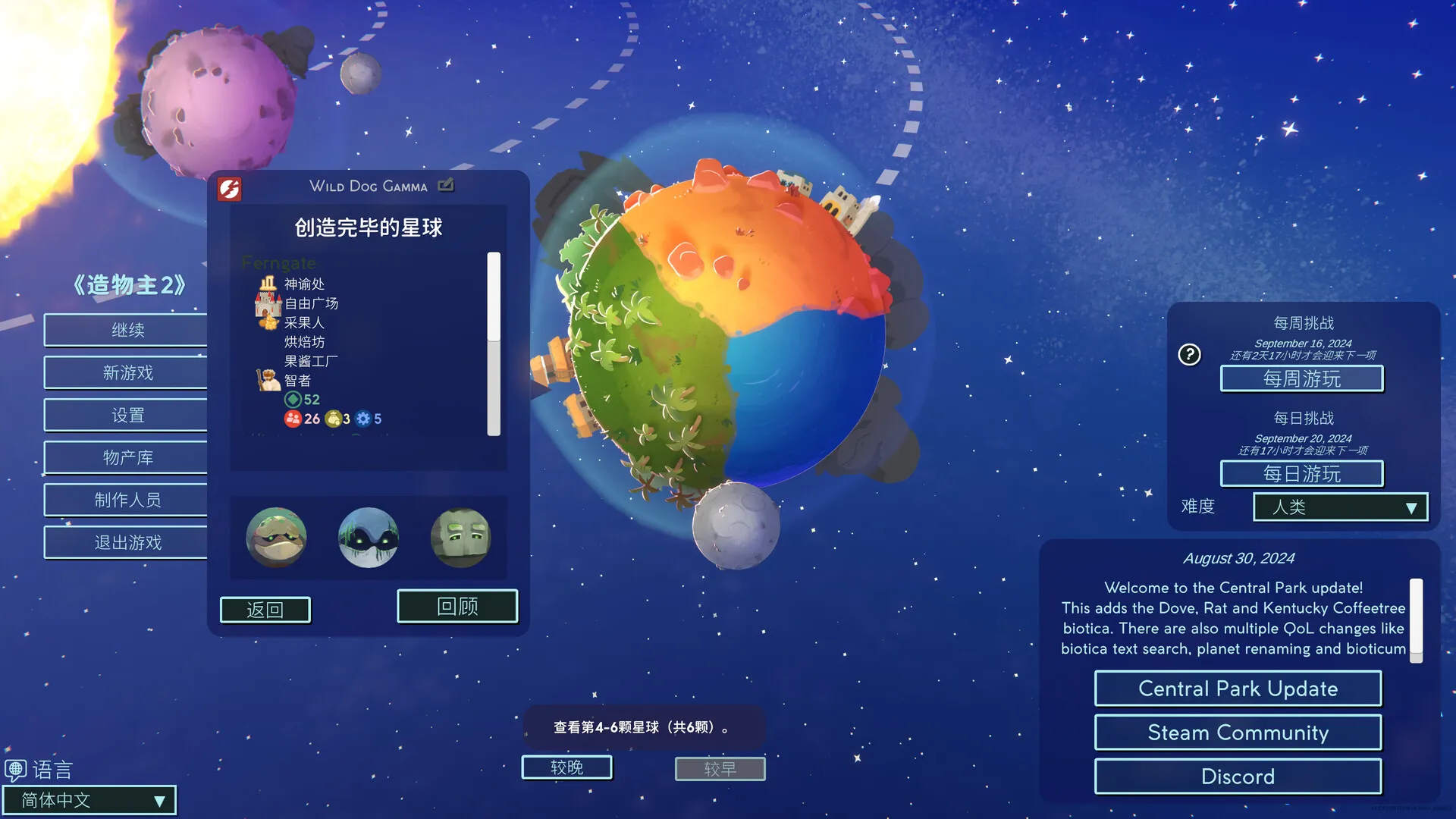This screenshot has height=819, width=1456.
Task: Open the 简体中文 language dropdown
Action: click(x=89, y=800)
